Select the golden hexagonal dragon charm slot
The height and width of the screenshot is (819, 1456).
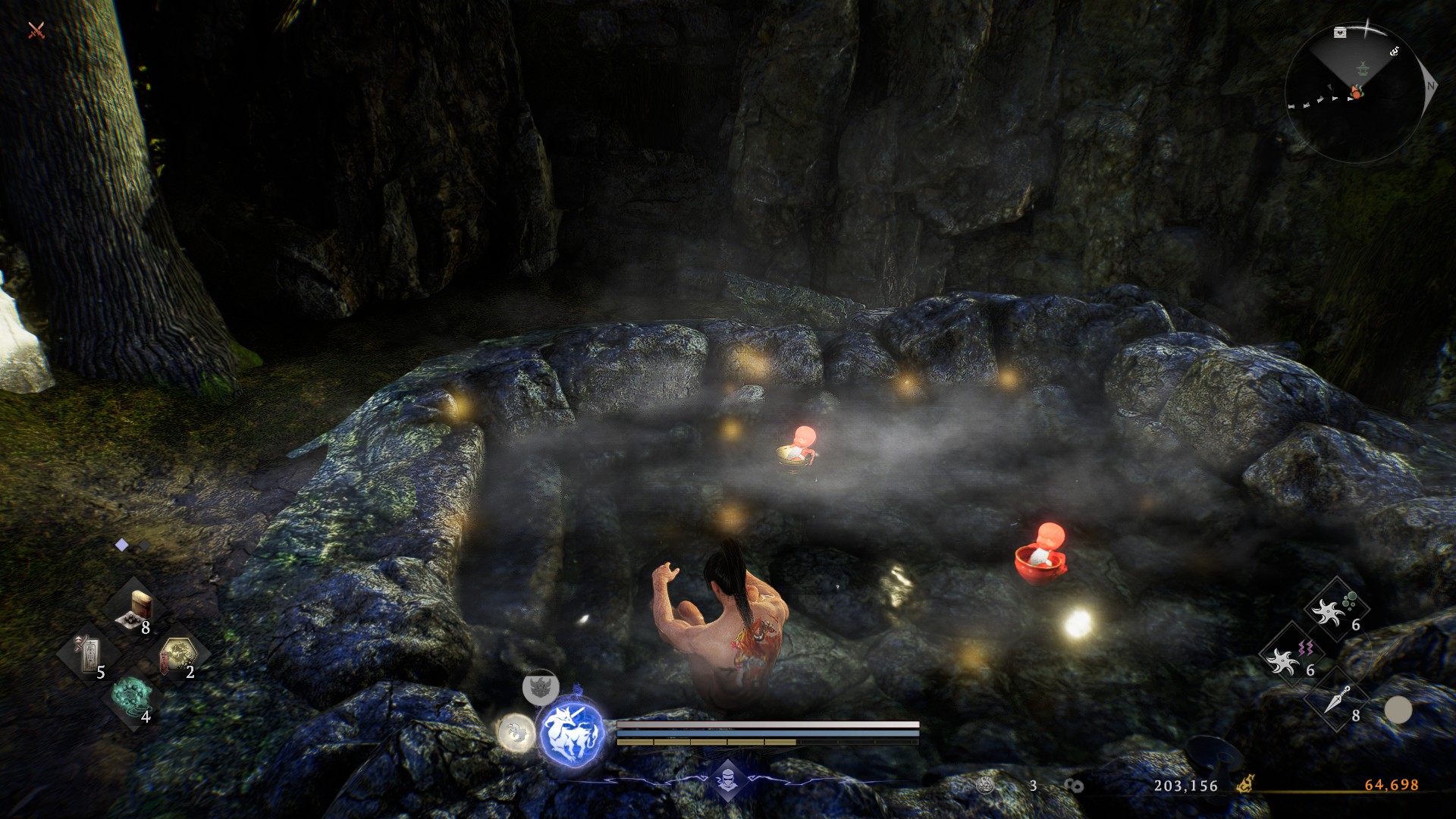180,654
